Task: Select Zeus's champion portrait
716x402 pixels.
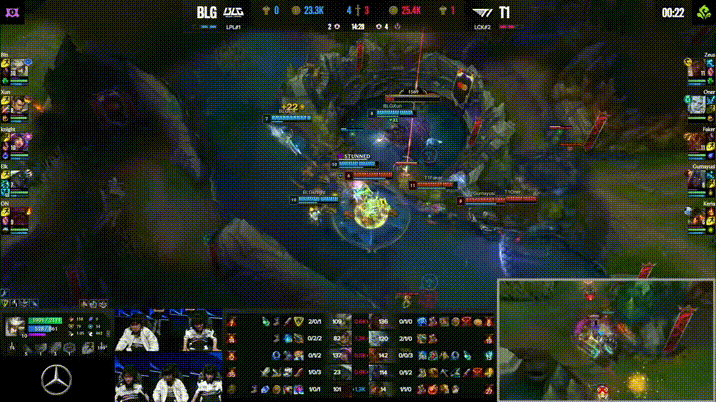Action: [696, 69]
